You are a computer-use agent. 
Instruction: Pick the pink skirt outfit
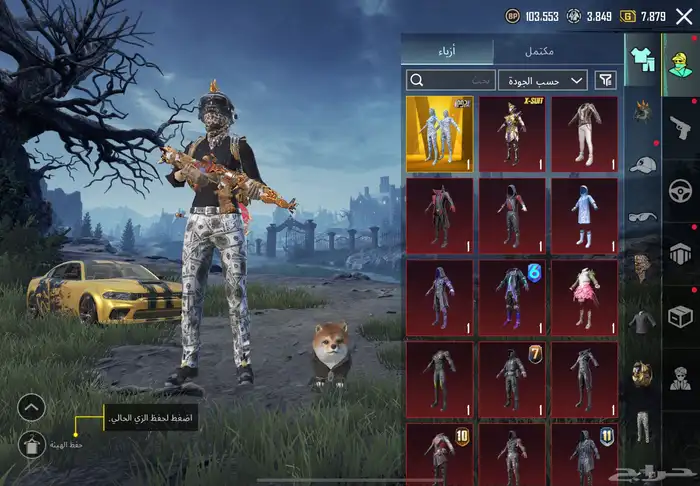(585, 297)
